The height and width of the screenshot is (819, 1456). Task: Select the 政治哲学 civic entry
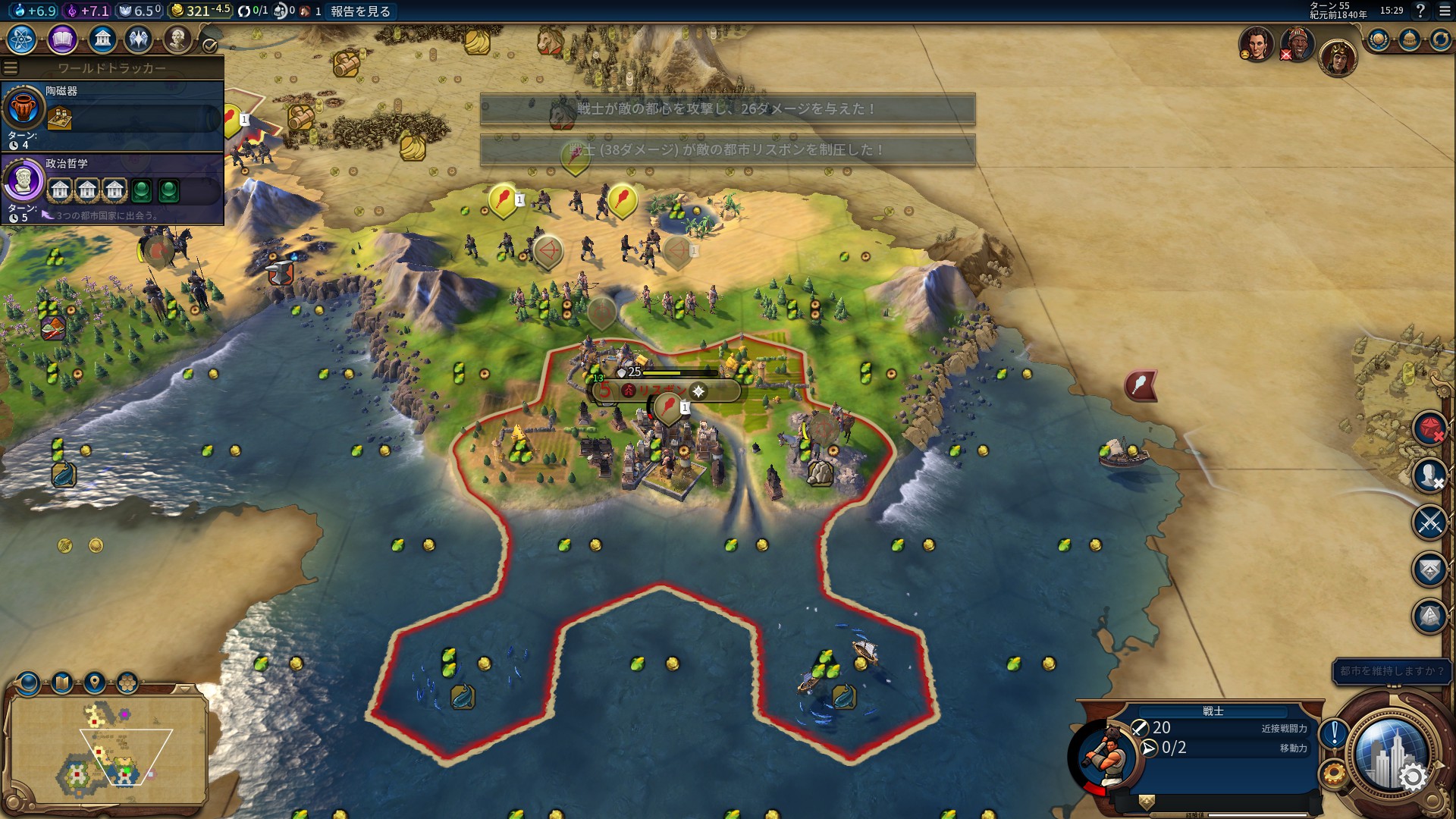click(112, 188)
